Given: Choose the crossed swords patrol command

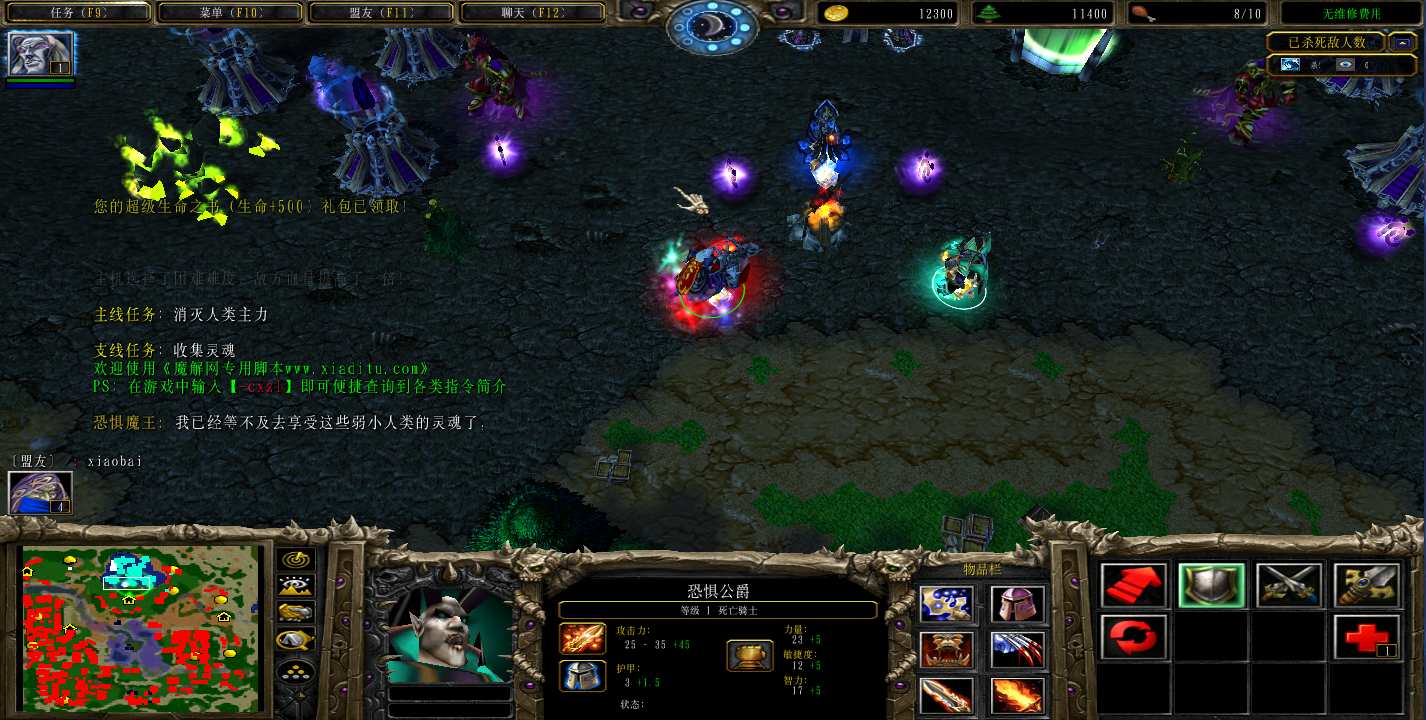Looking at the screenshot, I should [x=1289, y=586].
